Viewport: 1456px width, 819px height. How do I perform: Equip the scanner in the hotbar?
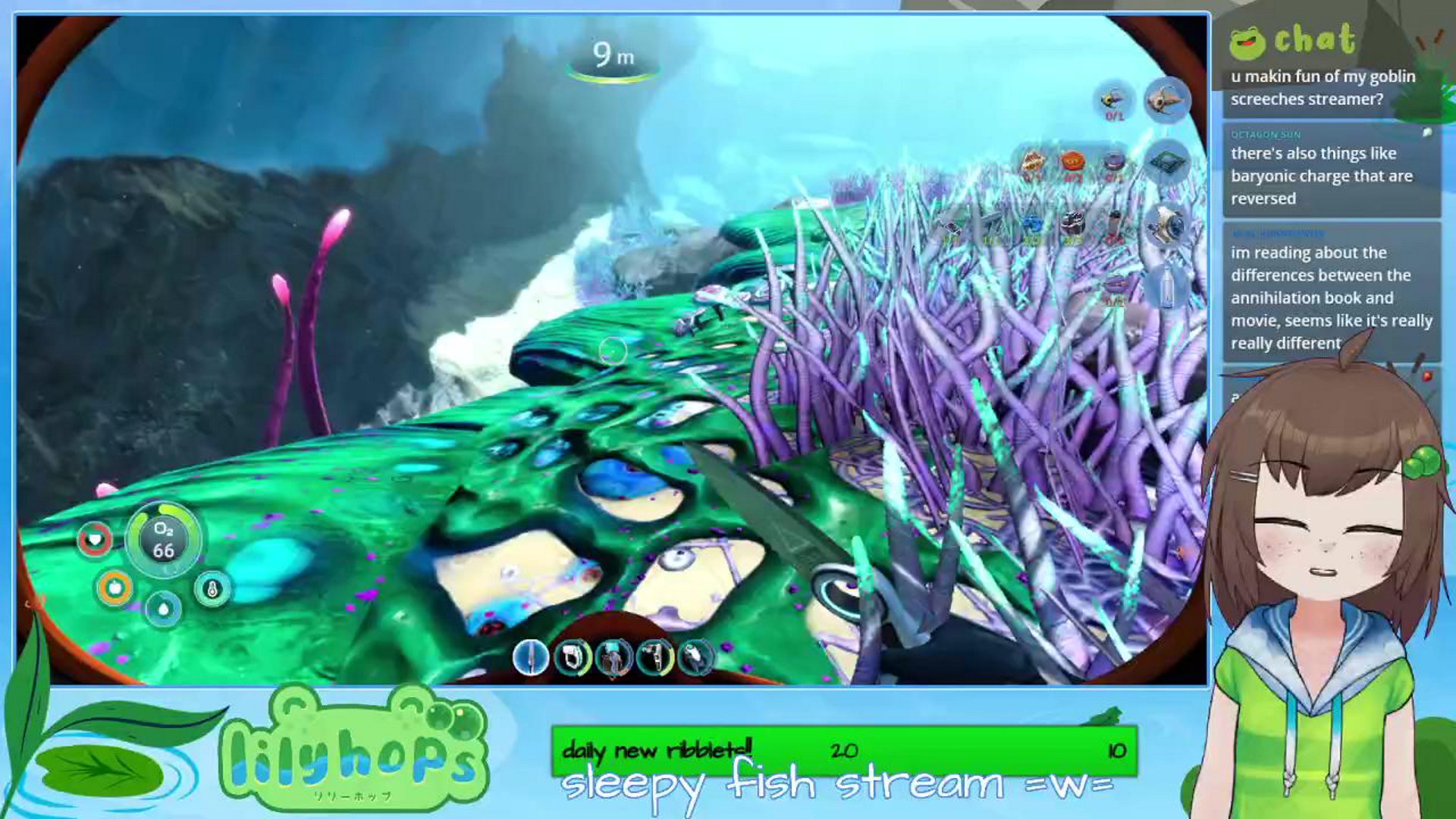[x=573, y=657]
